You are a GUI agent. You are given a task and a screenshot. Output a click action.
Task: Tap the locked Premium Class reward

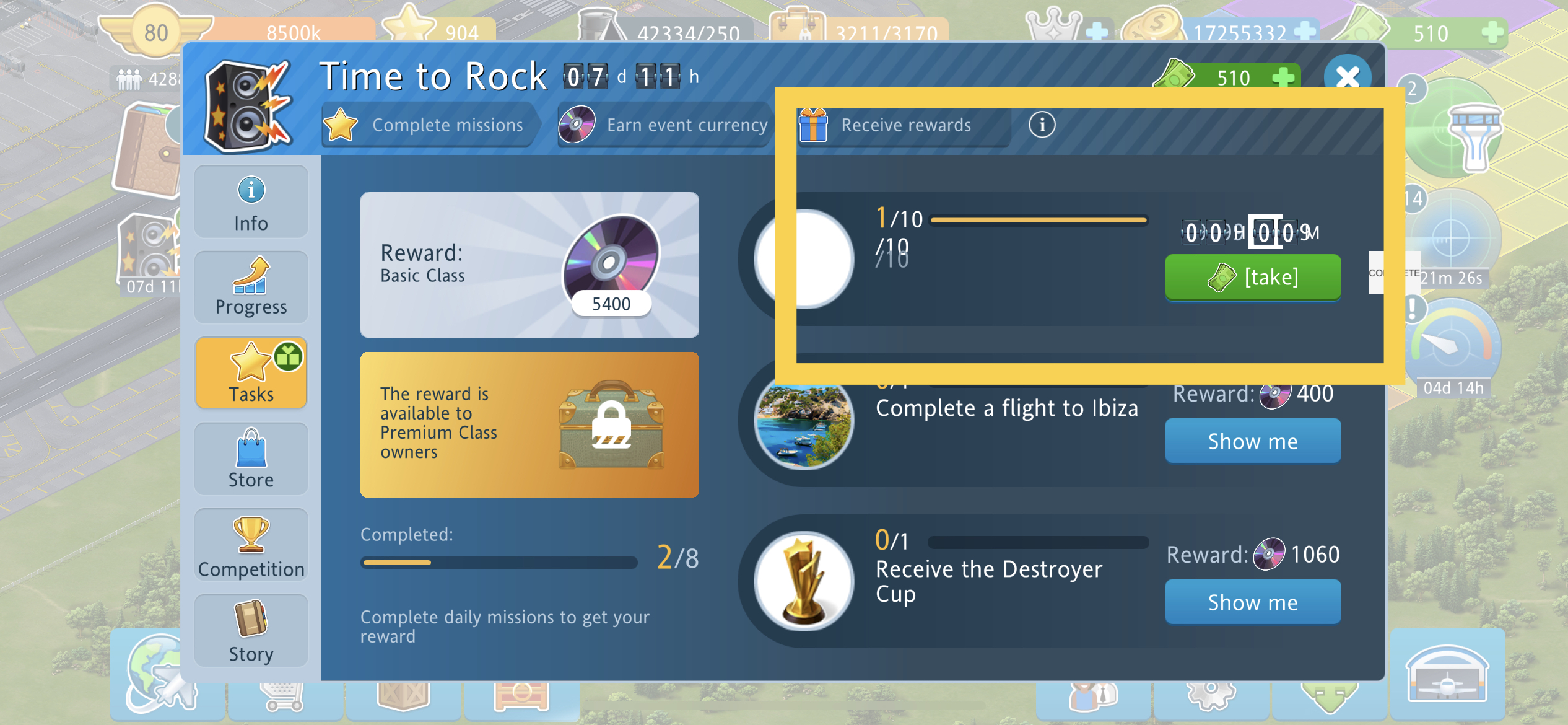click(529, 425)
